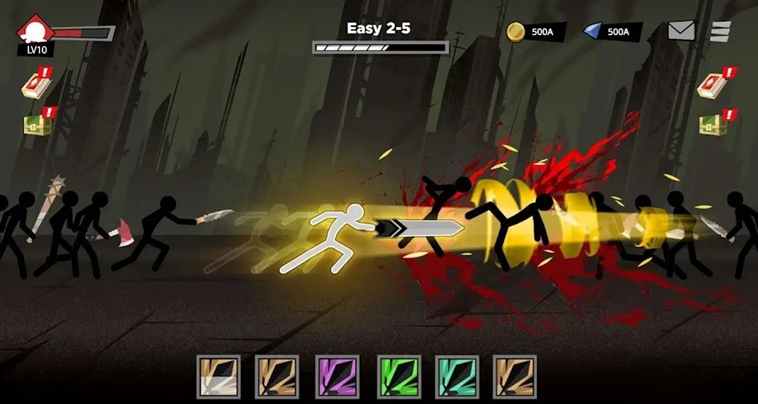Activate the bright green slash skill
This screenshot has width=758, height=404.
[x=396, y=377]
